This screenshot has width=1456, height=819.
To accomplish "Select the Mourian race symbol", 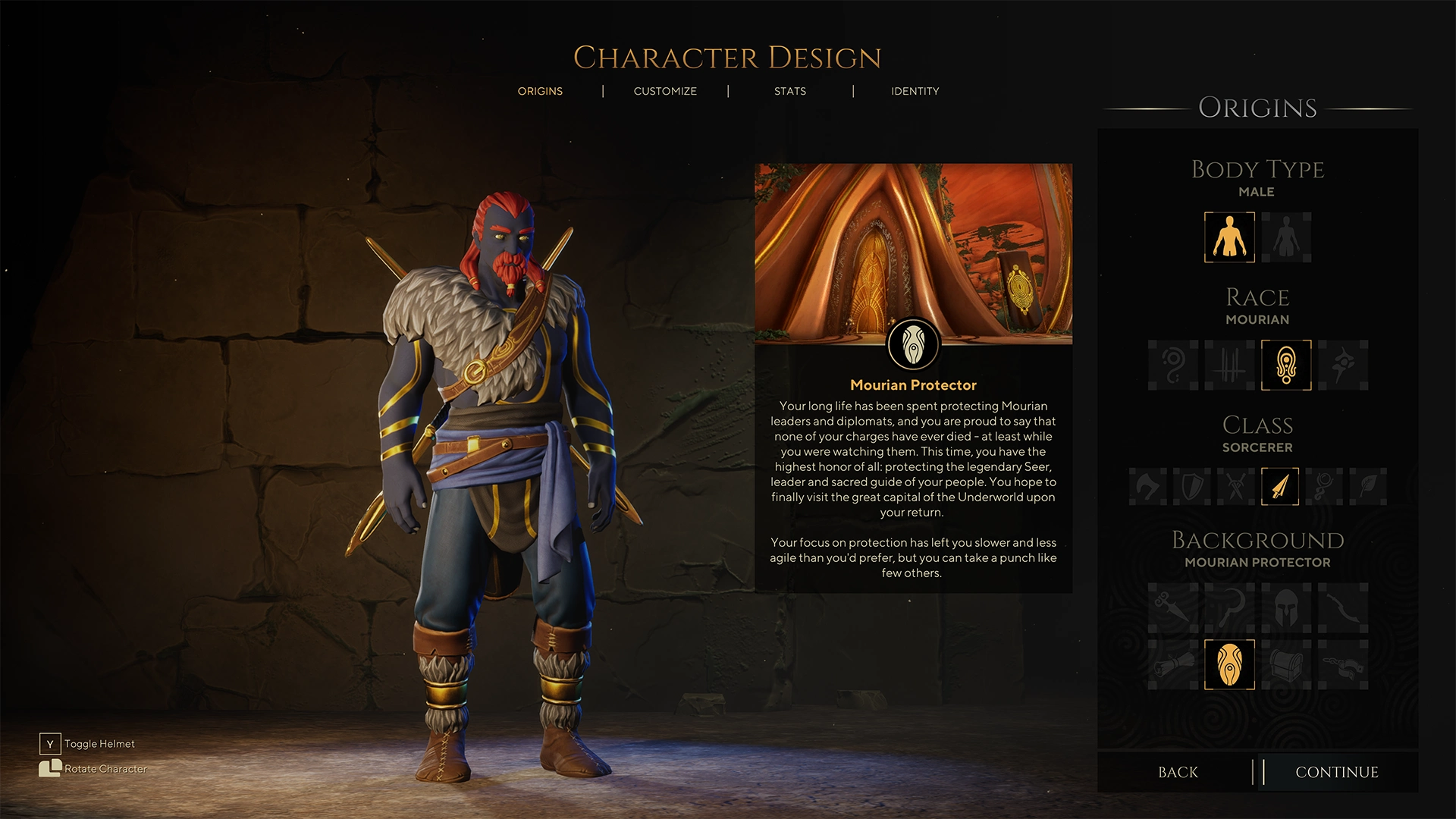I will [1285, 365].
